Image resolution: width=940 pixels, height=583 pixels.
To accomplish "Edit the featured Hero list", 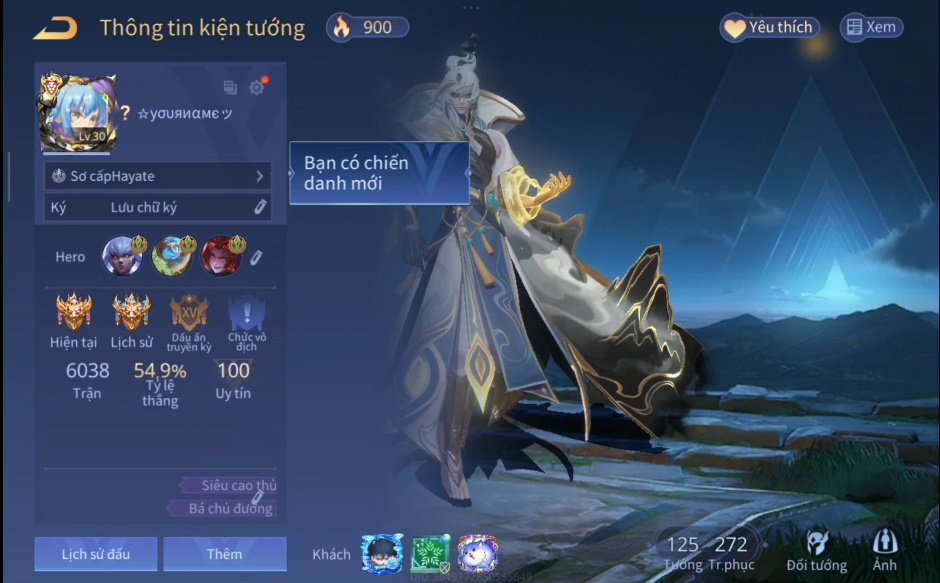I will (x=256, y=258).
